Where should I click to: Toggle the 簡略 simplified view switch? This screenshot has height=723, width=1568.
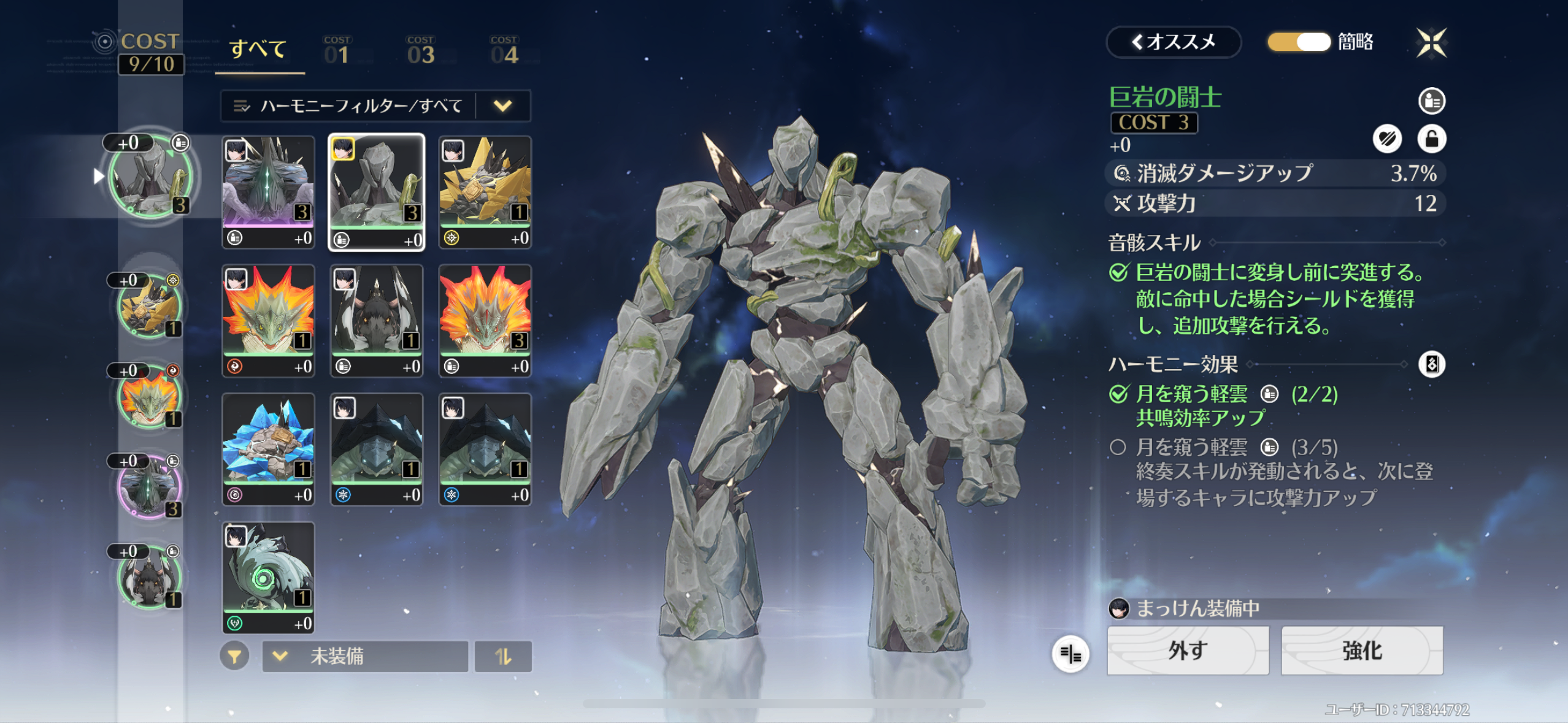coord(1299,42)
